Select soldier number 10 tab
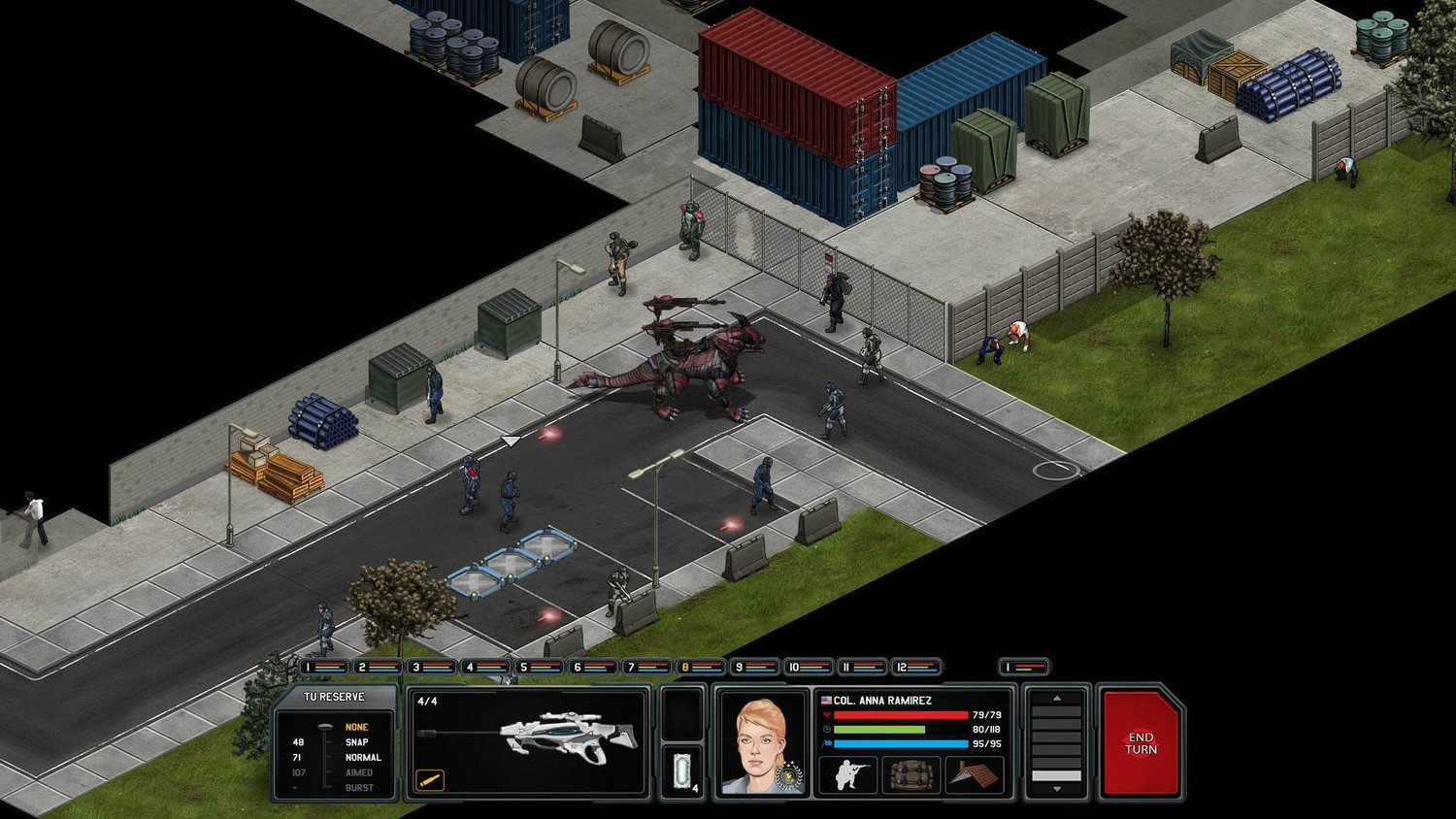The image size is (1456, 819). tap(808, 668)
